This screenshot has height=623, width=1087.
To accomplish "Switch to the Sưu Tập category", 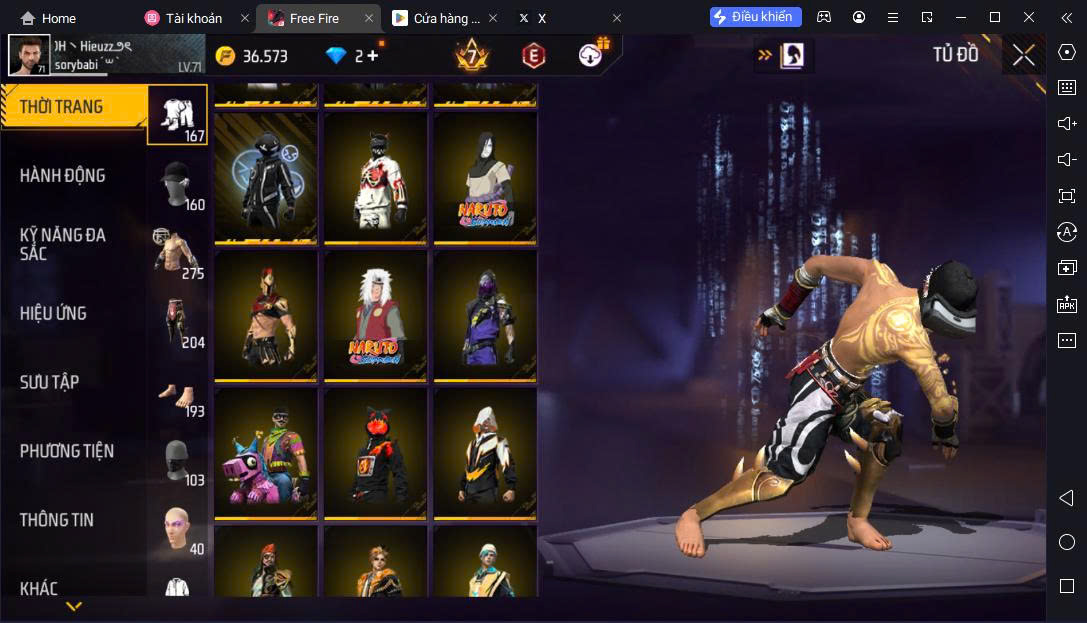I will click(x=75, y=382).
